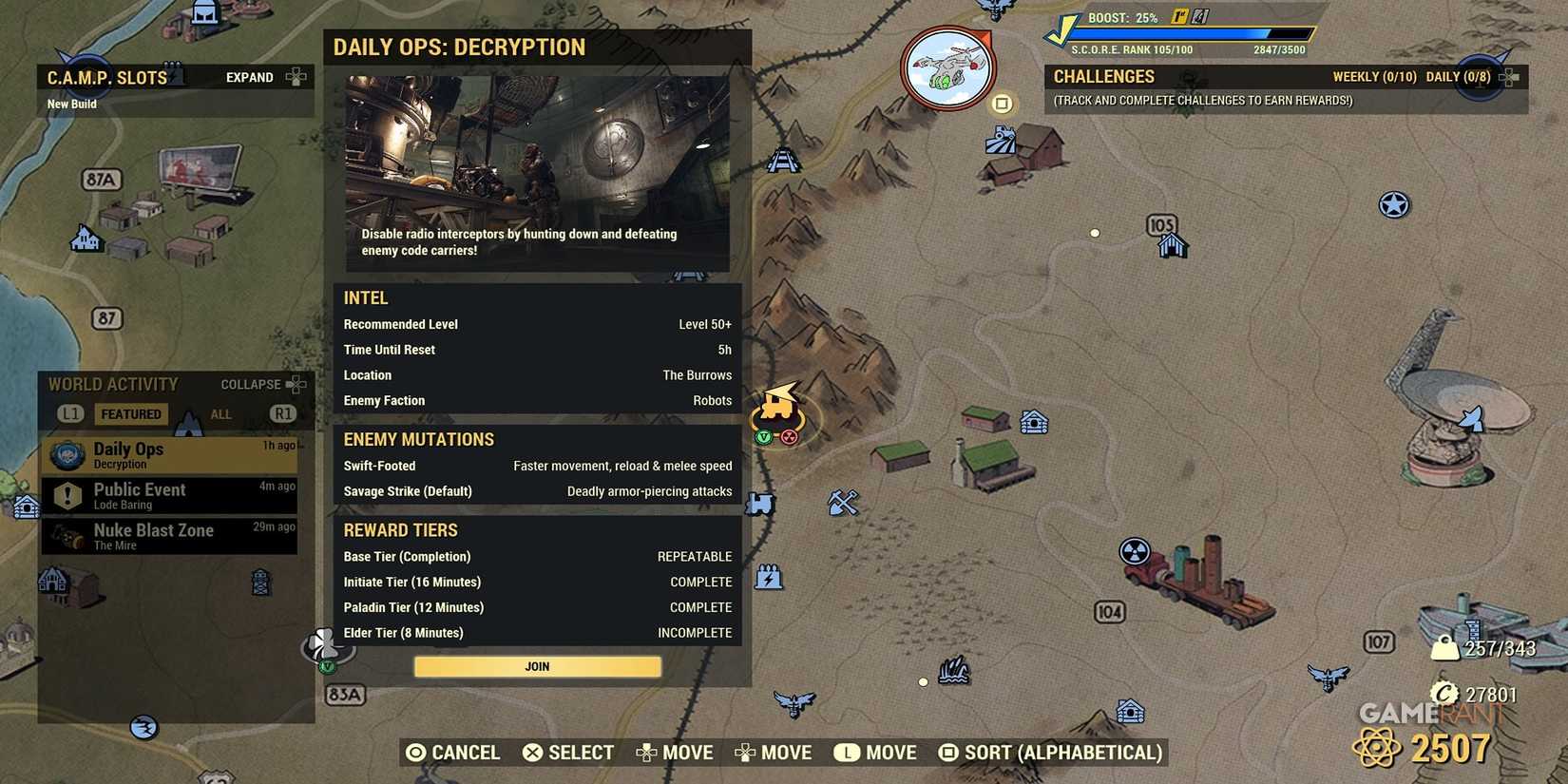
Task: Click the JOIN button for Daily Ops
Action: [x=537, y=666]
